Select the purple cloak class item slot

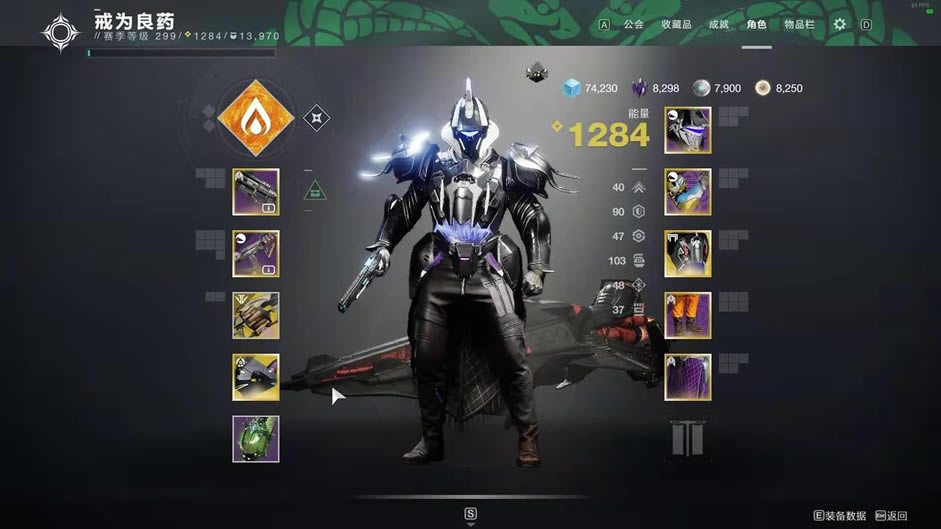pos(688,377)
